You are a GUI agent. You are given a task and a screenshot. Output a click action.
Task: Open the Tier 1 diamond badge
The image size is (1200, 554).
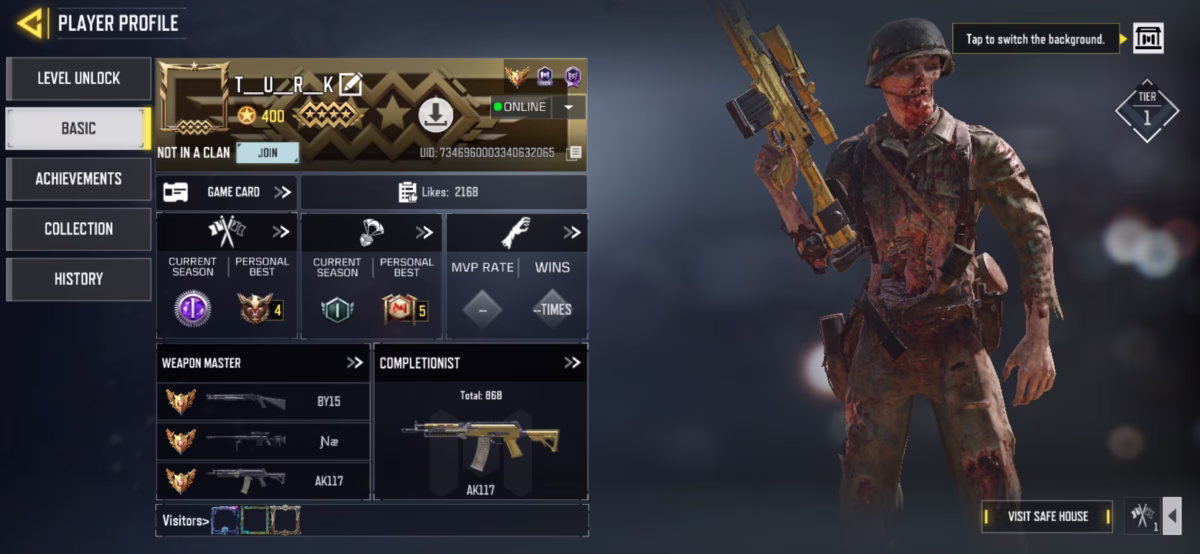coord(1146,110)
